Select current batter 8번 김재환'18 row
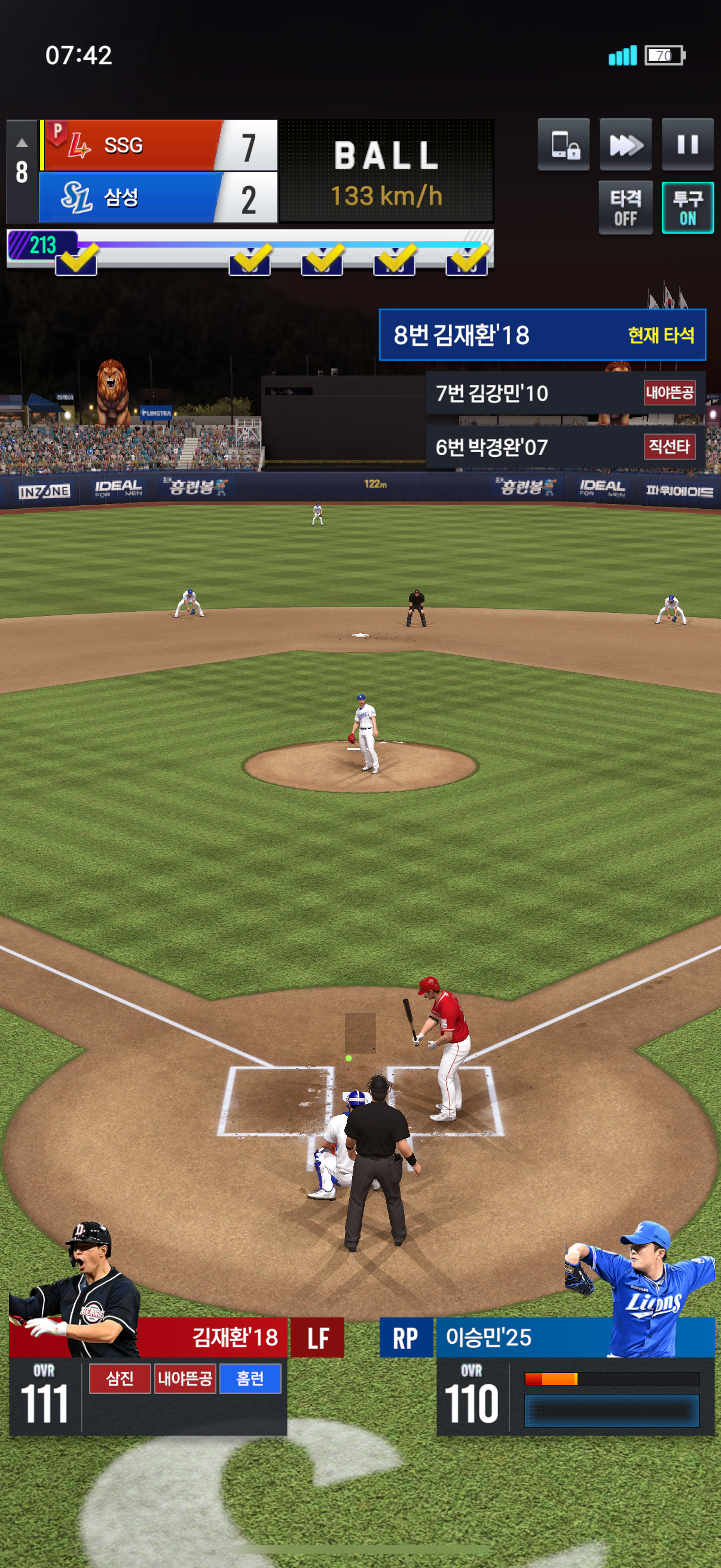 [542, 335]
